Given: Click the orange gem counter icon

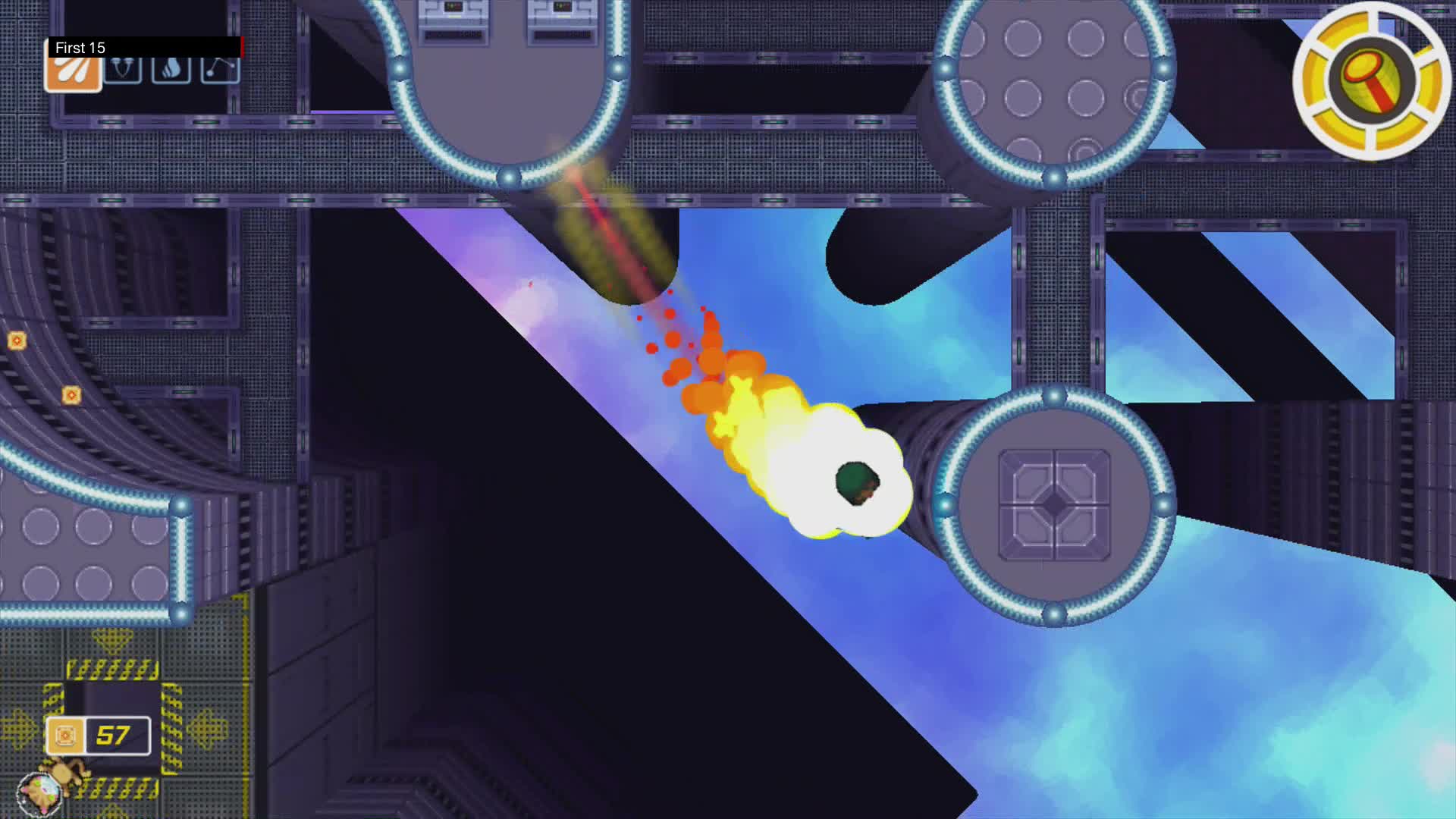Looking at the screenshot, I should [x=66, y=734].
